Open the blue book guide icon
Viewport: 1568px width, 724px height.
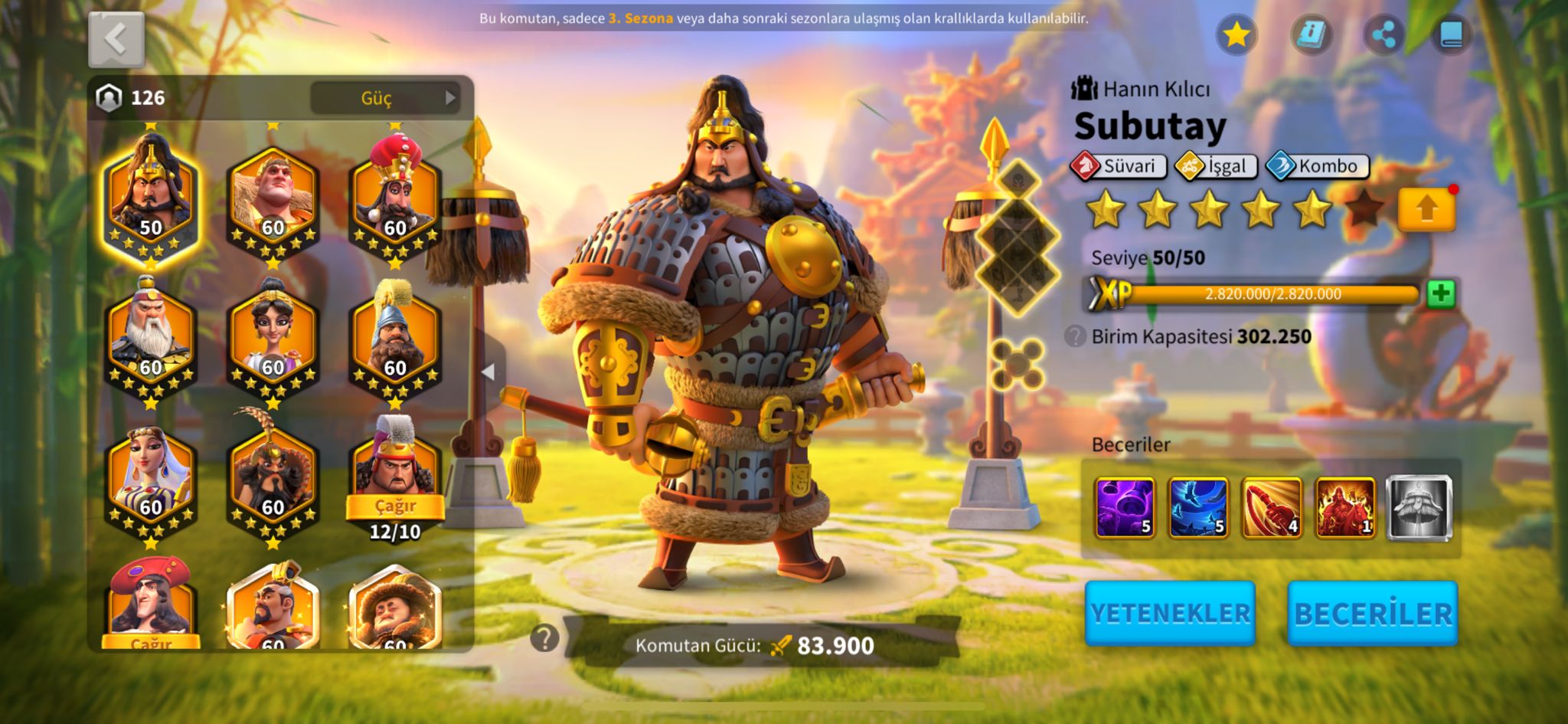pyautogui.click(x=1452, y=34)
